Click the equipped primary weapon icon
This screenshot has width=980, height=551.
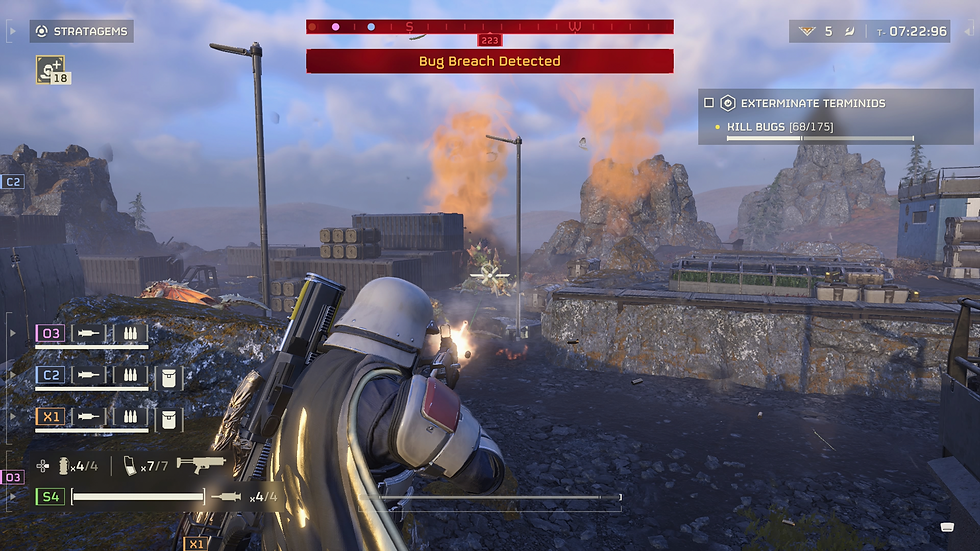click(x=200, y=465)
